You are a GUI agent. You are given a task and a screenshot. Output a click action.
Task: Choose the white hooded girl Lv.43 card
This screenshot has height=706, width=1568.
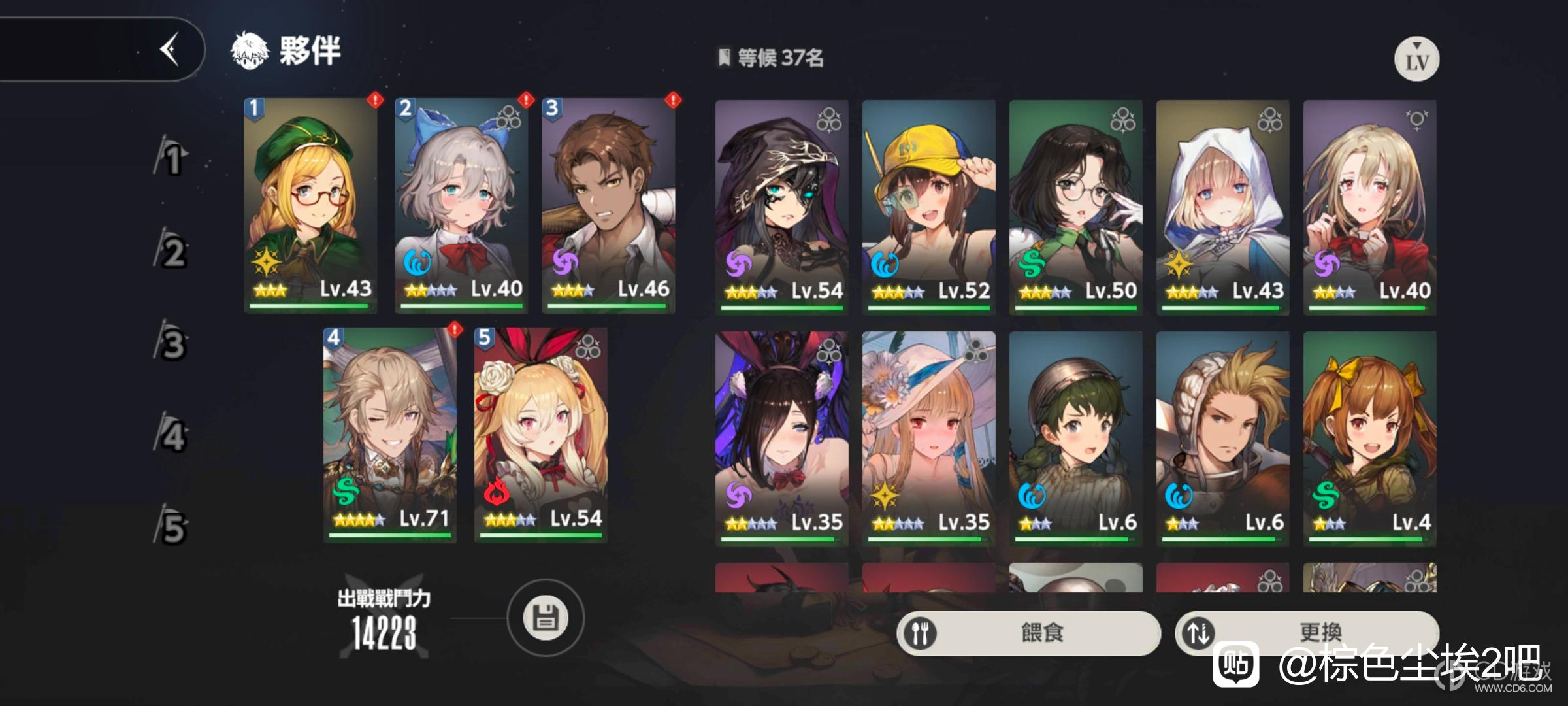(1222, 207)
